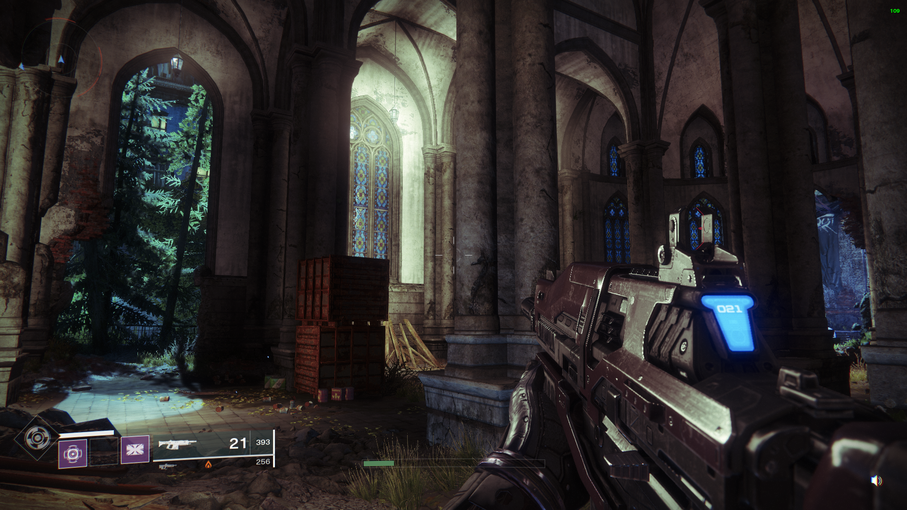This screenshot has height=510, width=907.
Task: Select the purple grenade ability icon
Action: click(x=72, y=453)
